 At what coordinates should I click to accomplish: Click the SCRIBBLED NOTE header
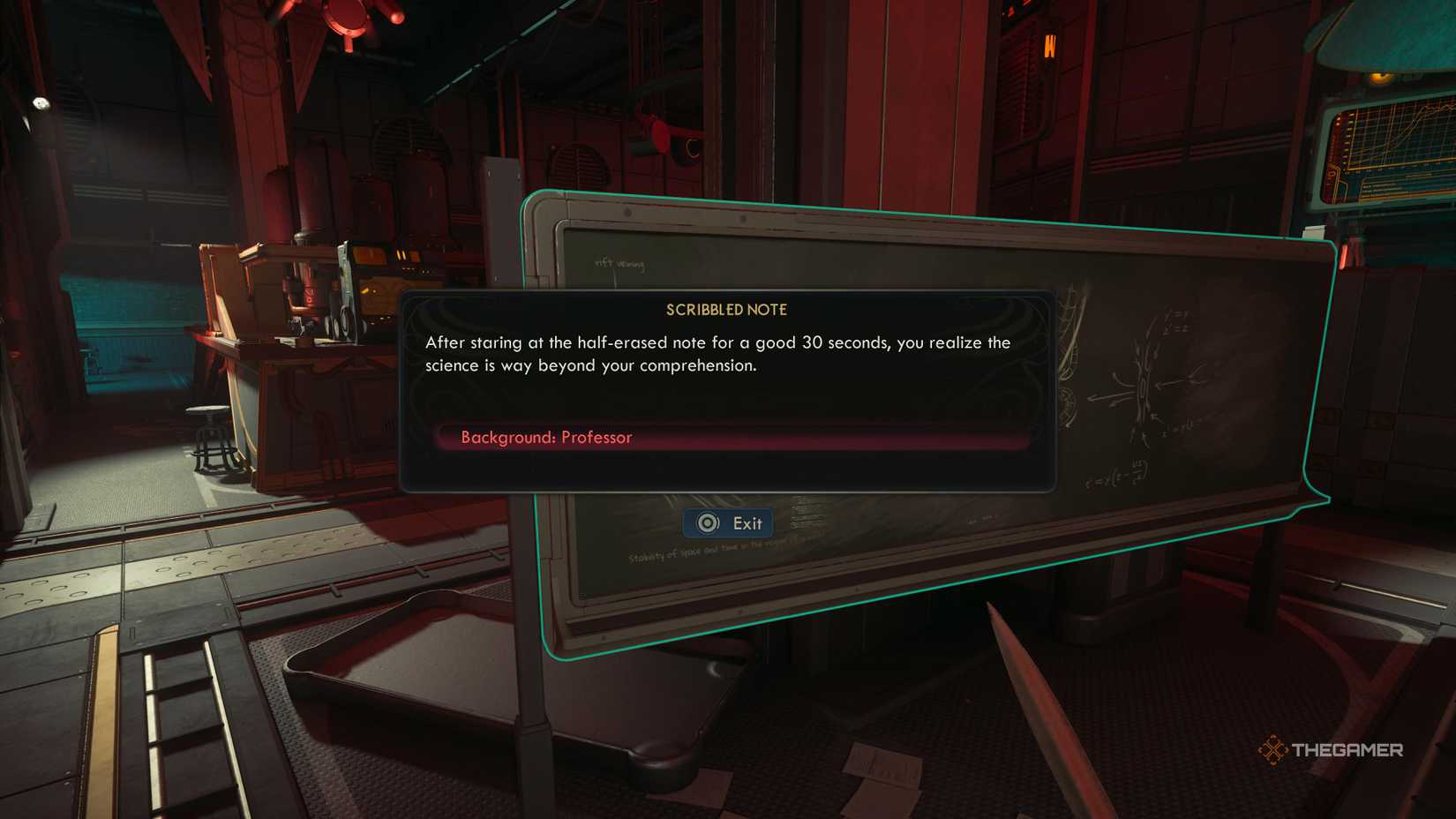725,310
